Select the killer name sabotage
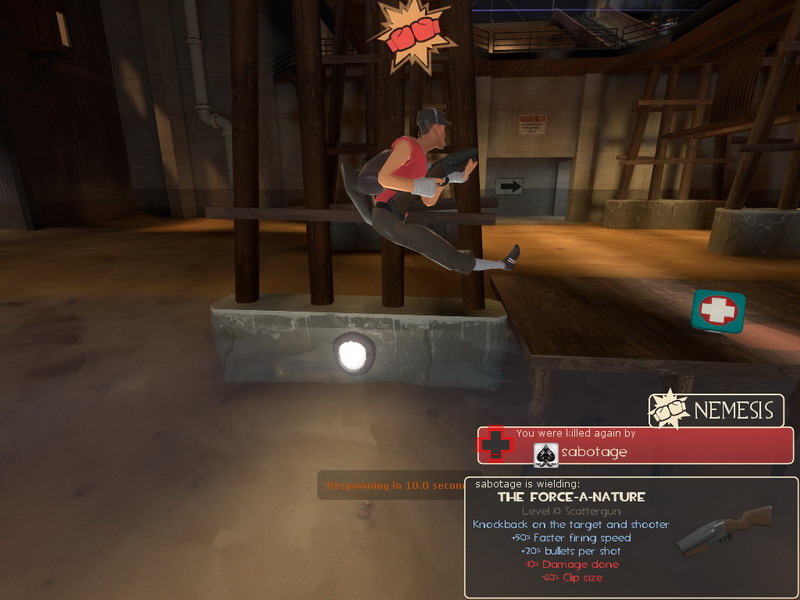Viewport: 800px width, 600px height. (594, 452)
